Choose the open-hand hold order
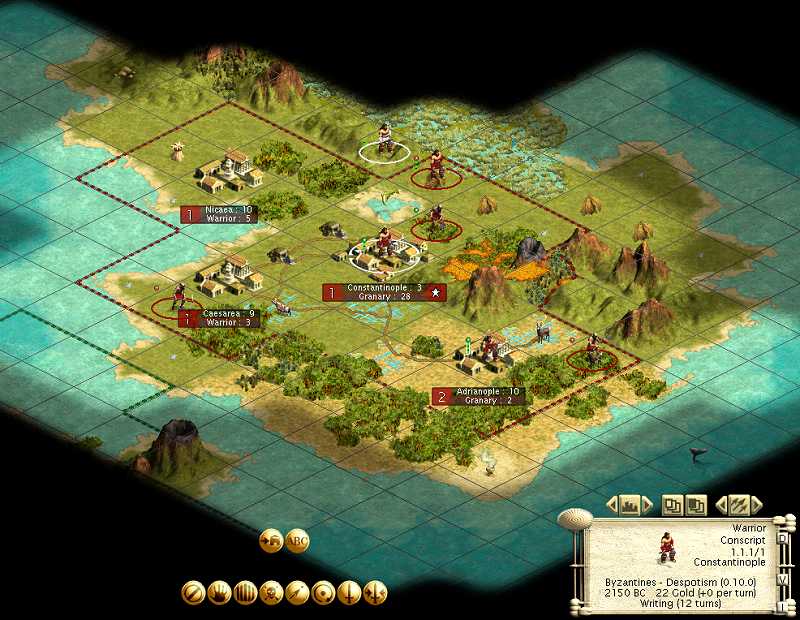 [219, 593]
